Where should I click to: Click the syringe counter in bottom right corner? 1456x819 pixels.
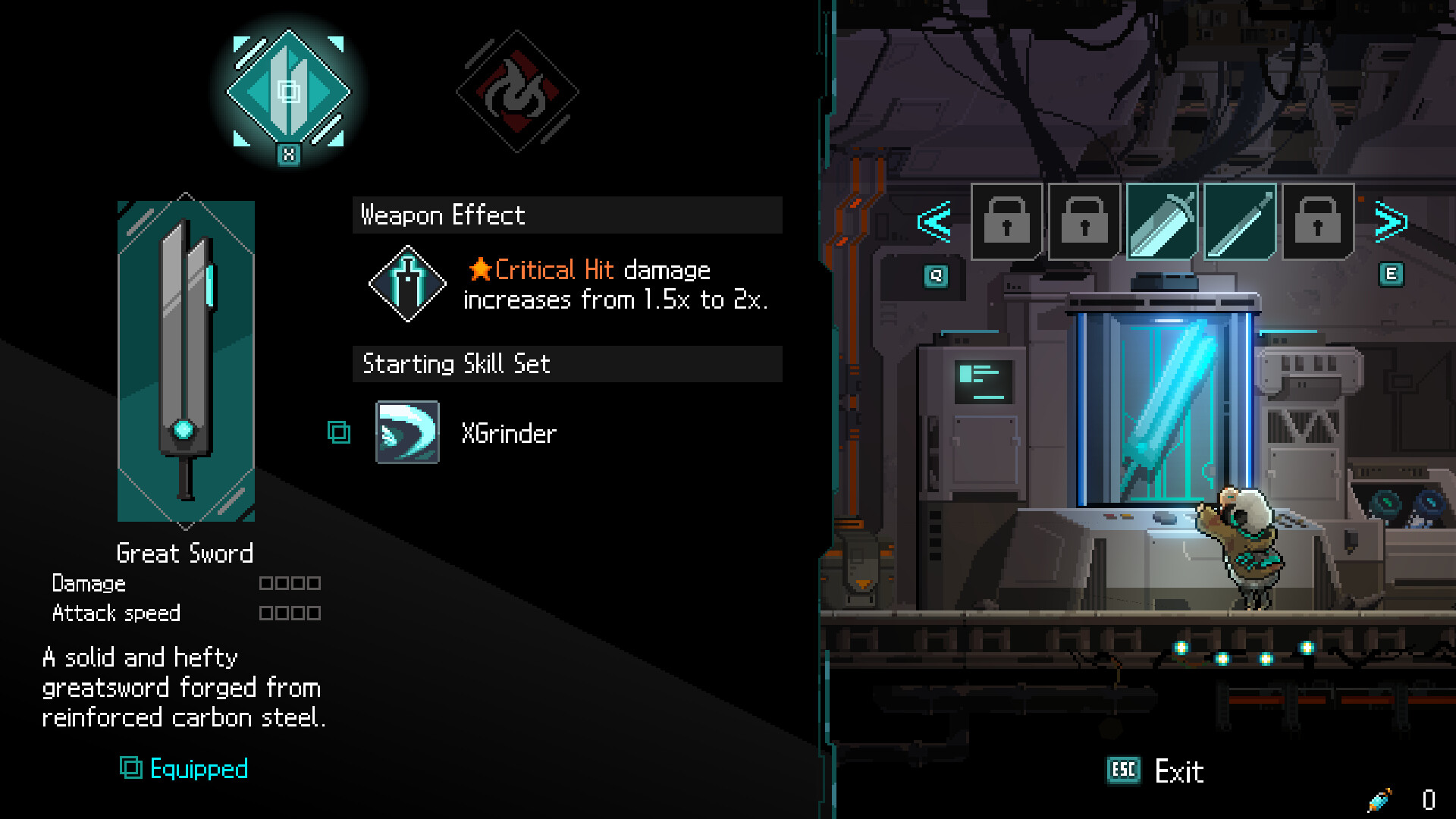coord(1403,800)
